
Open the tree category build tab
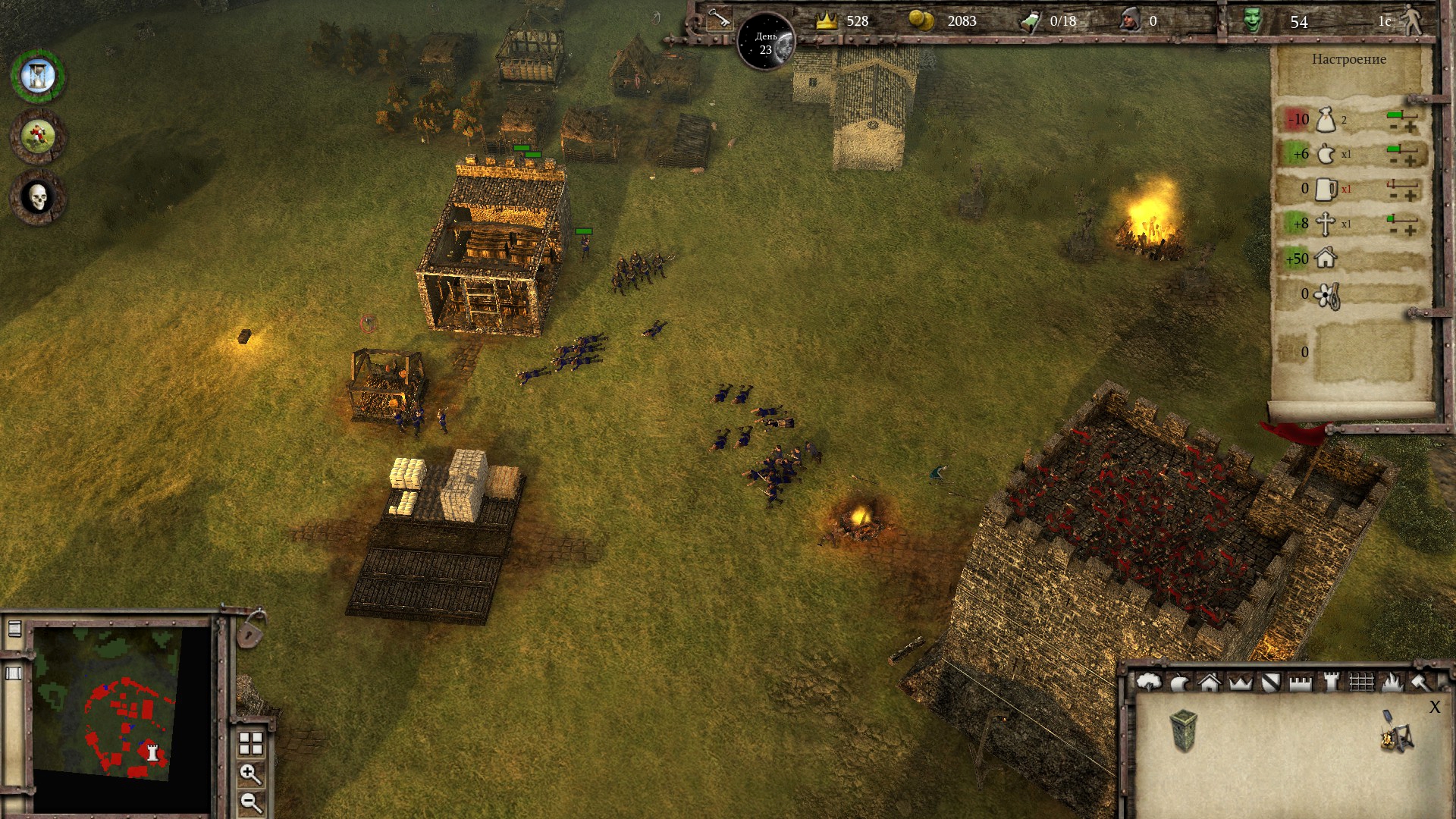(1149, 682)
